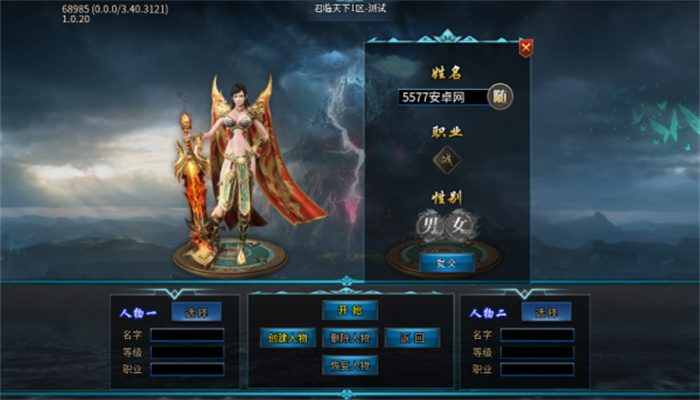700x400 pixels.
Task: Generate a random name with the dice button
Action: 501,96
